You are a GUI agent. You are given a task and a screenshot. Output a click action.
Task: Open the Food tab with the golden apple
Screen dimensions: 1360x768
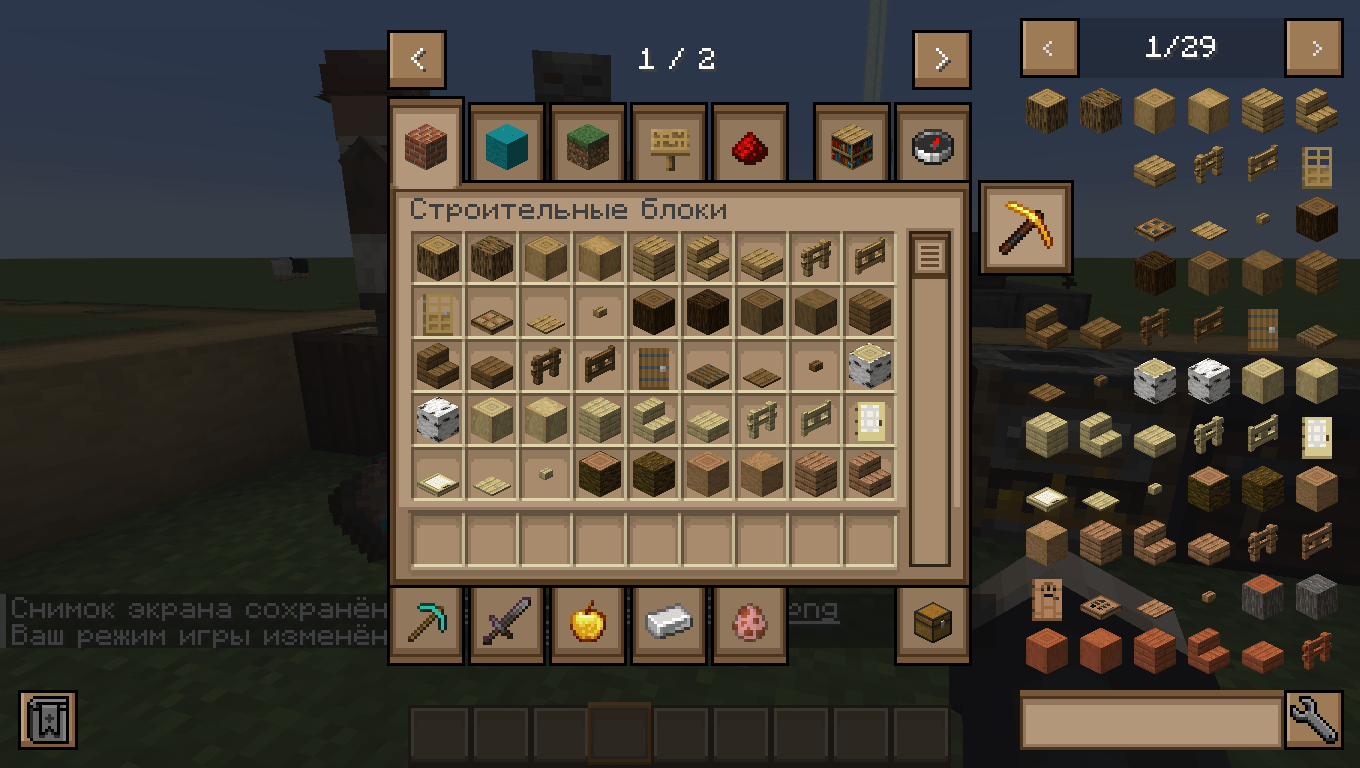(587, 622)
